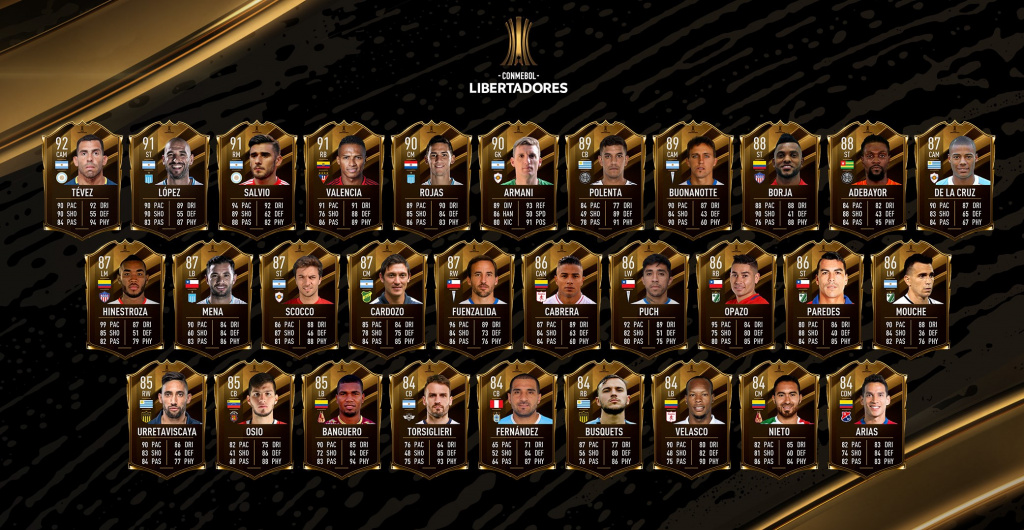
Task: Select the Torsiglieri player card
Action: [429, 418]
